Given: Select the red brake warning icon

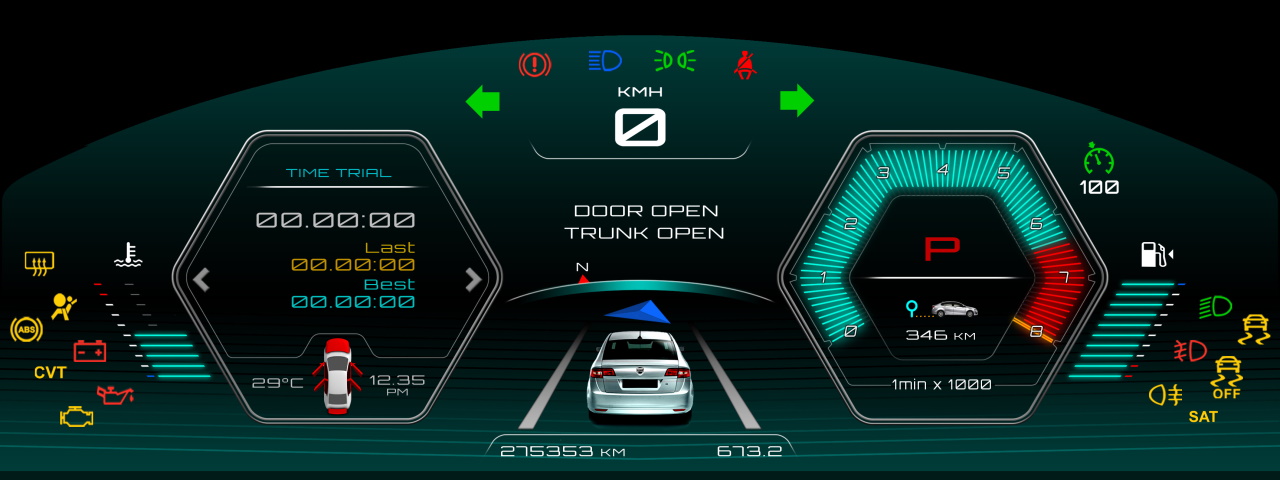Looking at the screenshot, I should pyautogui.click(x=535, y=65).
